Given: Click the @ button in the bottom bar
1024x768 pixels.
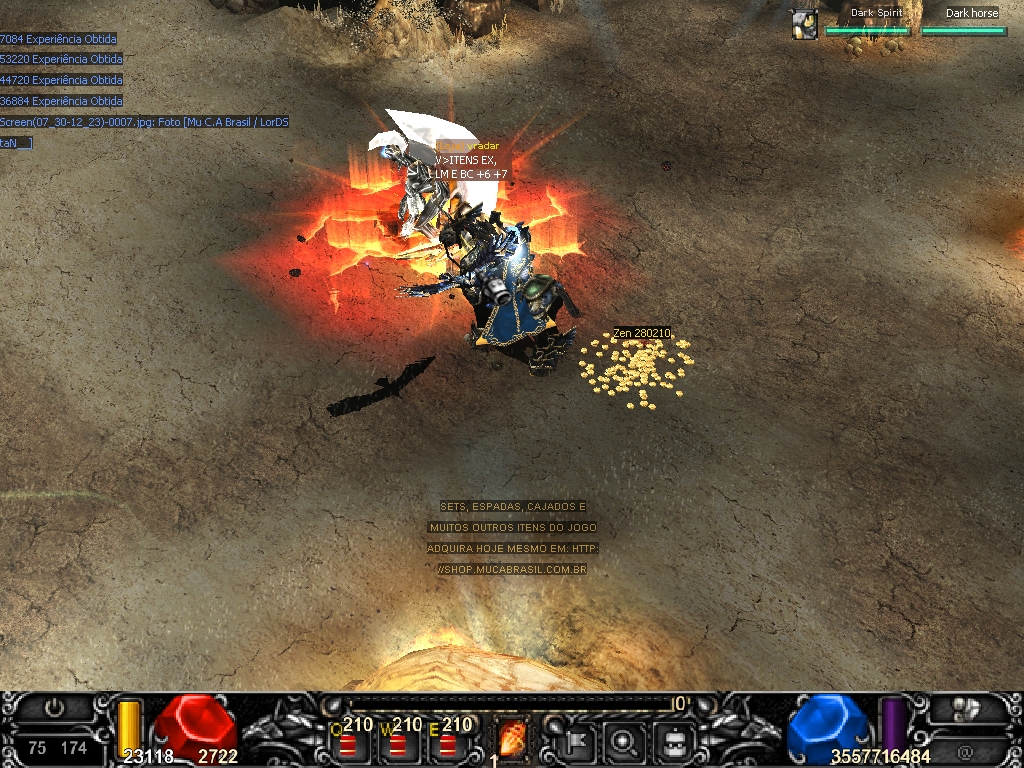Looking at the screenshot, I should point(965,751).
